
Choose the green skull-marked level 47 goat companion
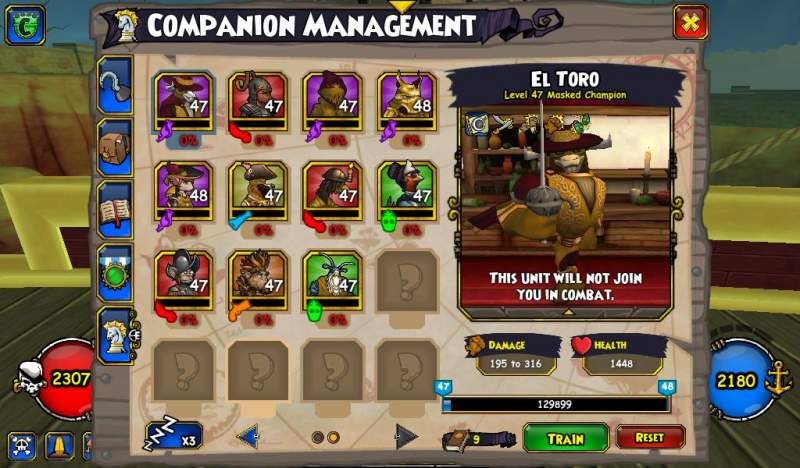(x=332, y=279)
